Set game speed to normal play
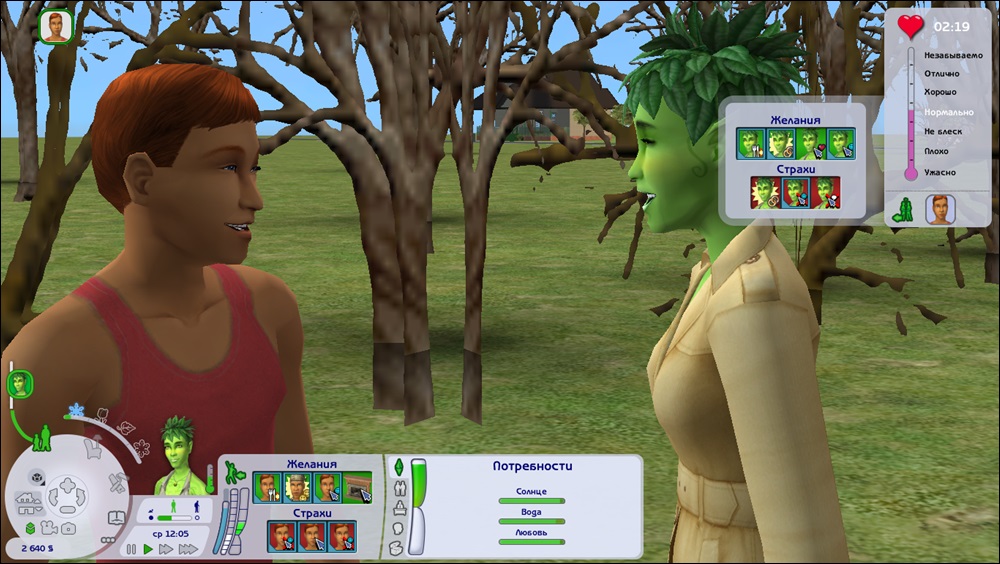Screen dimensions: 1000x564 (x=149, y=549)
